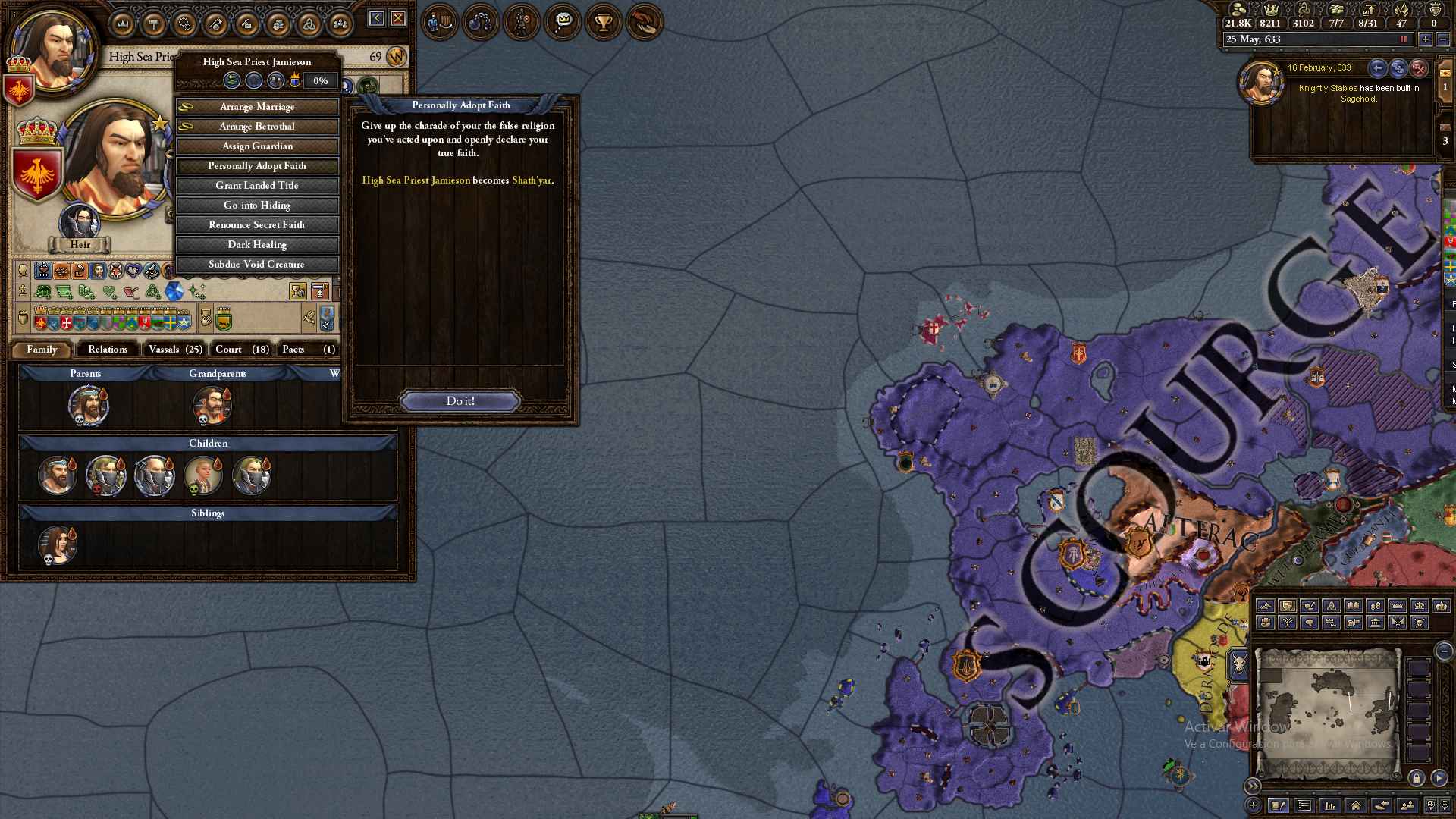Dismiss the Knightly Stables notification
Screen dimensions: 1456x819
point(1419,68)
